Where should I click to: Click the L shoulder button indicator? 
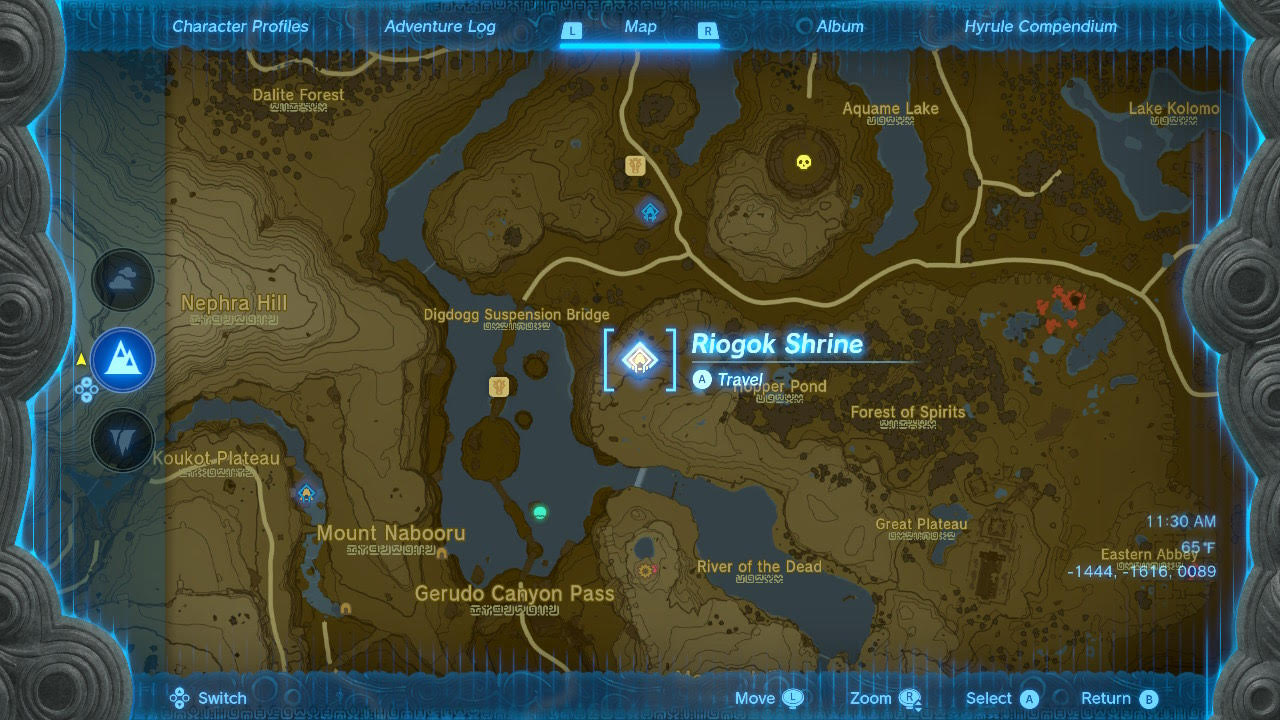click(572, 31)
